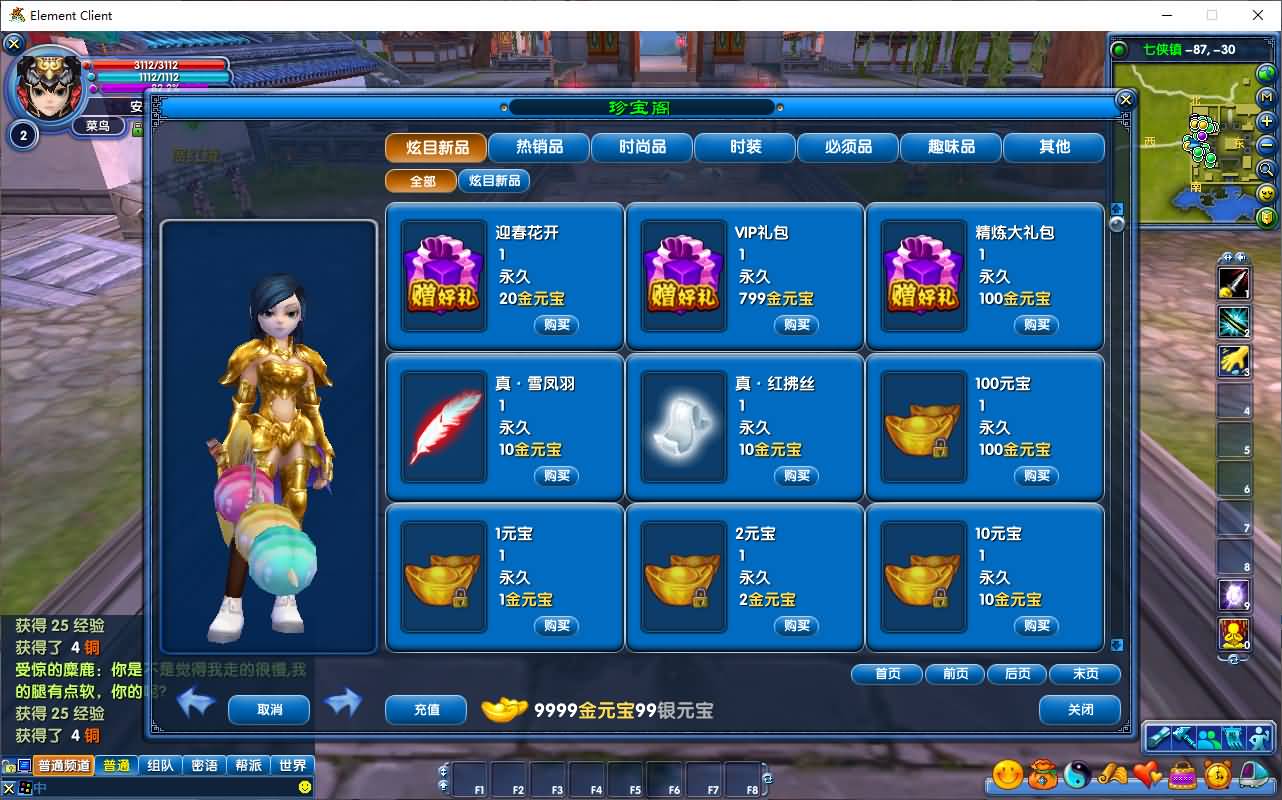Click the 充值 recharge button

(426, 710)
